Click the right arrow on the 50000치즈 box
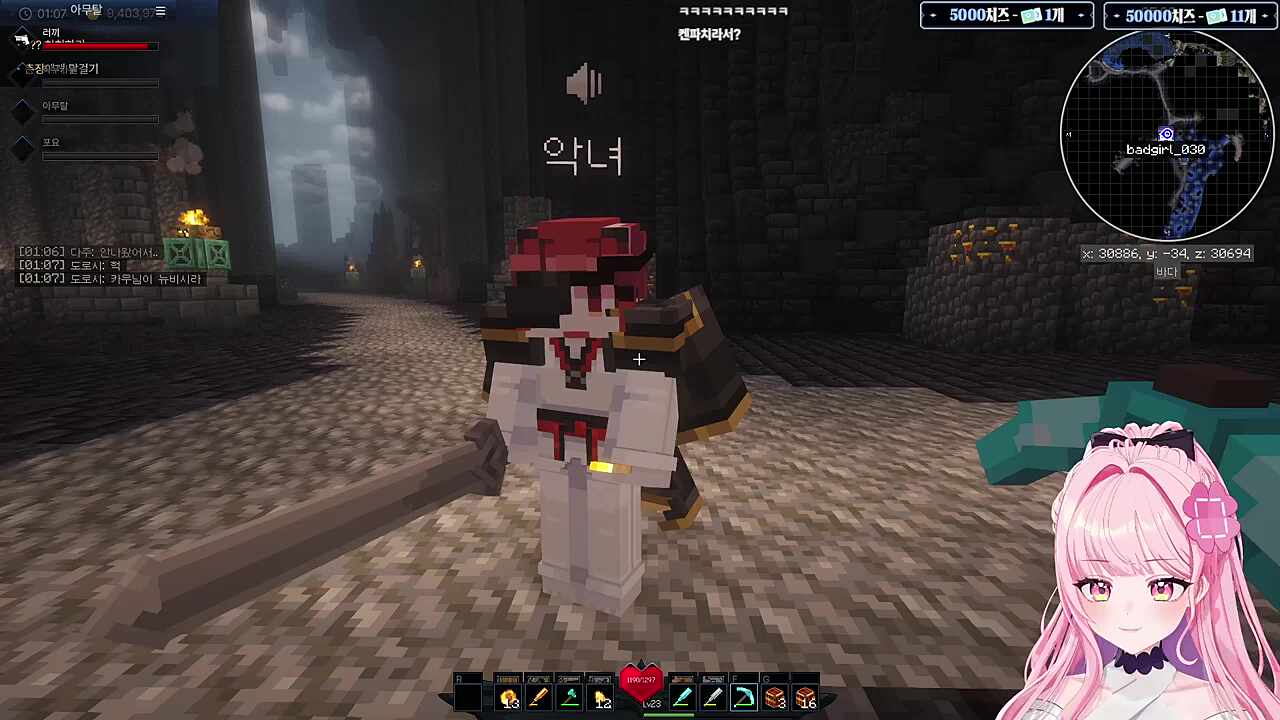 (x=1262, y=14)
